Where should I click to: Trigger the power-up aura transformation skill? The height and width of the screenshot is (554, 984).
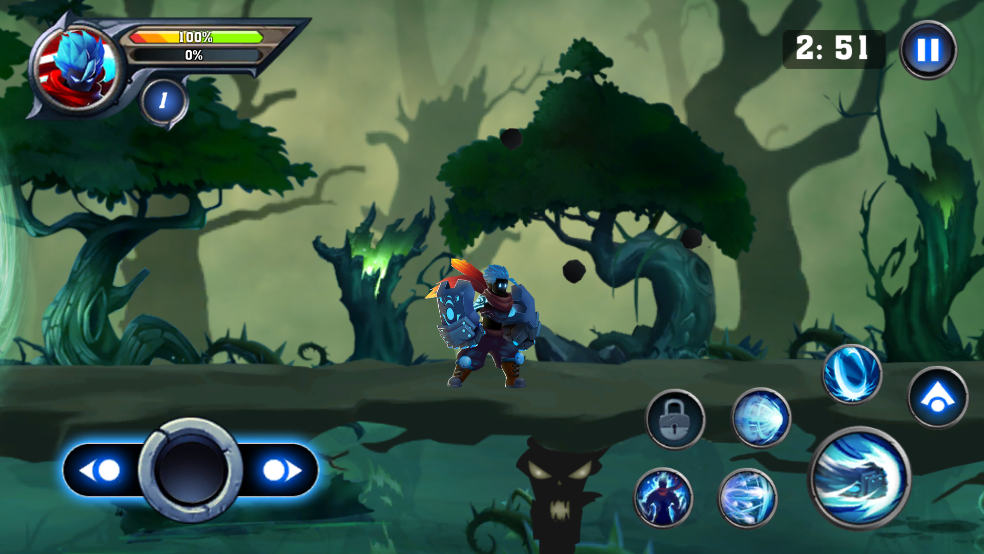[x=663, y=497]
